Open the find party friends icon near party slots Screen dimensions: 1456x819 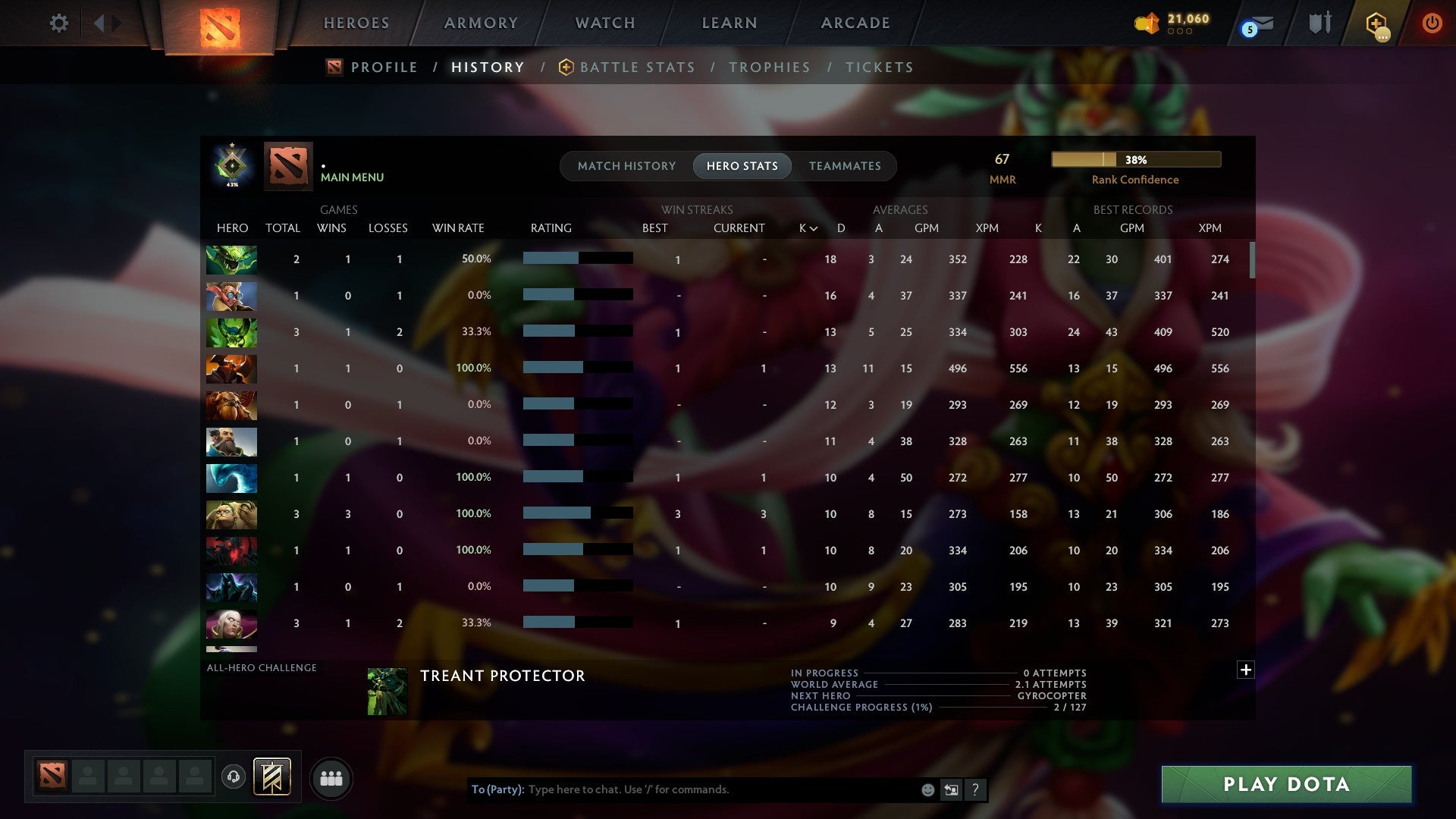331,777
